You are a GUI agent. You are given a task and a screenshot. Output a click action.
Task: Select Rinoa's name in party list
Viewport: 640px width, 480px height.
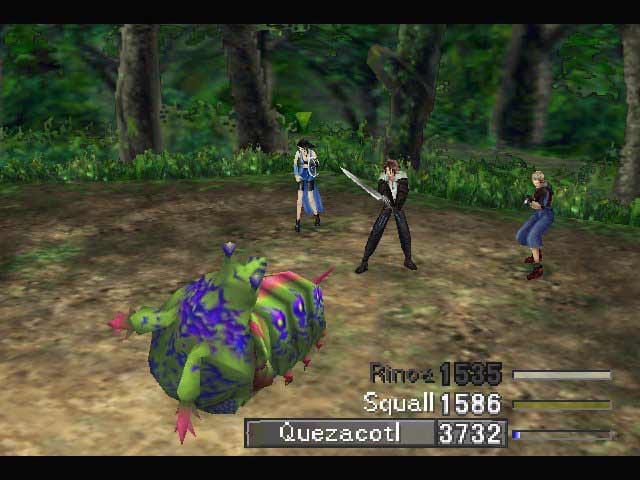pyautogui.click(x=402, y=375)
